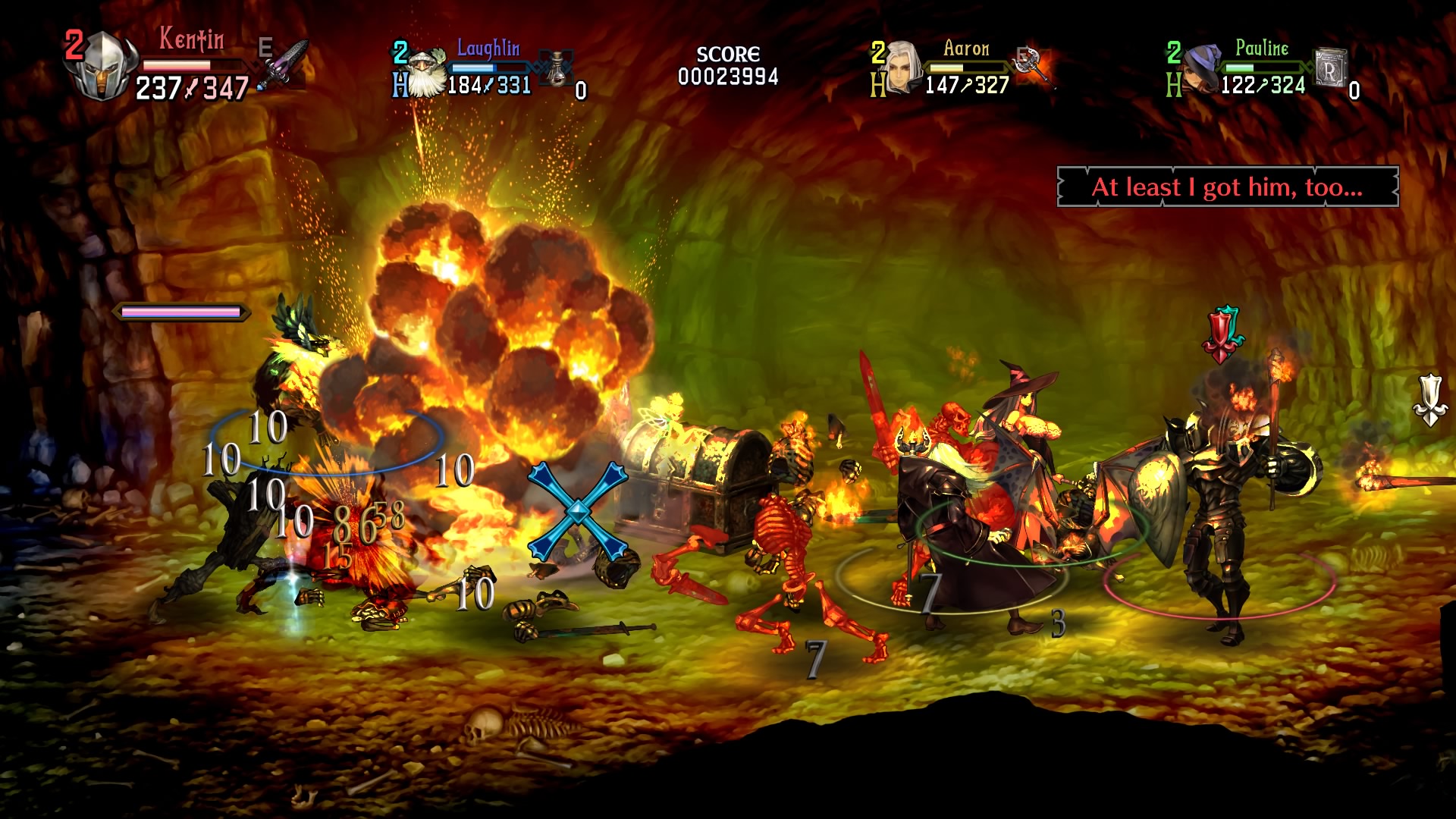Click Kentin's equipped sword icon
This screenshot has height=819, width=1456.
tap(284, 65)
